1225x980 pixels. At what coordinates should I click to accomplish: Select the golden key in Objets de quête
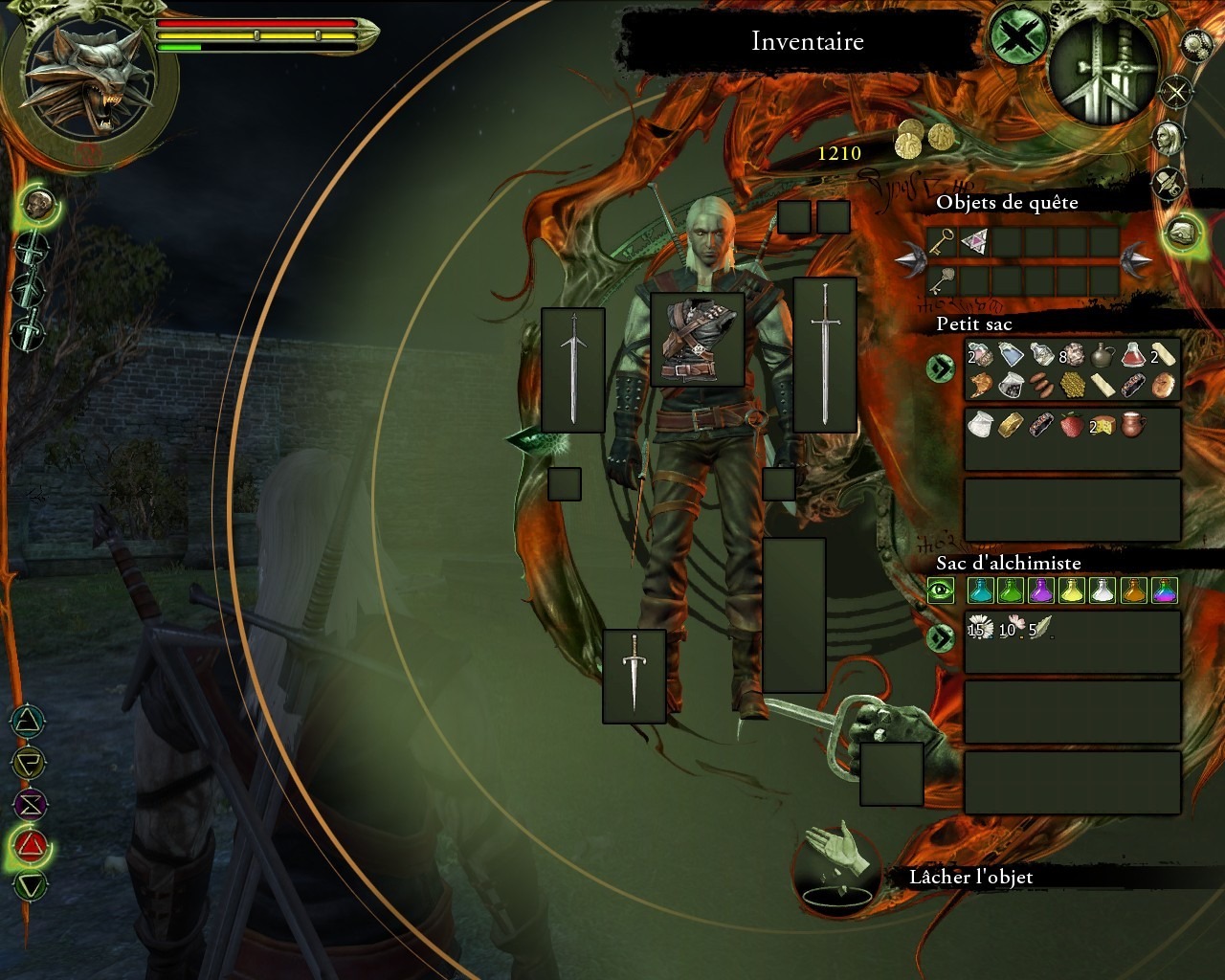tap(942, 242)
